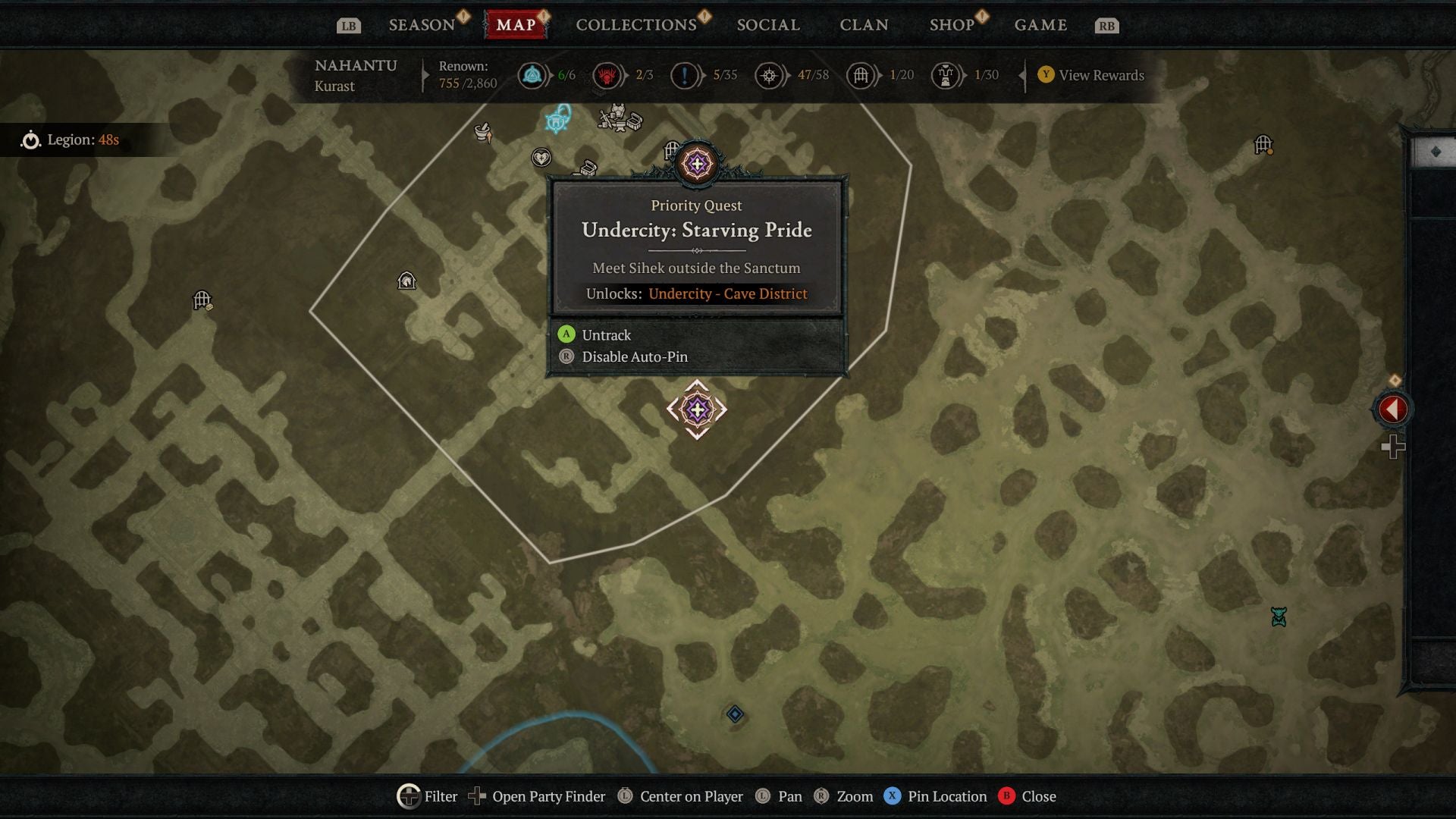
Task: Click the Undercity entrance marker below the tooltip
Action: pos(697,409)
